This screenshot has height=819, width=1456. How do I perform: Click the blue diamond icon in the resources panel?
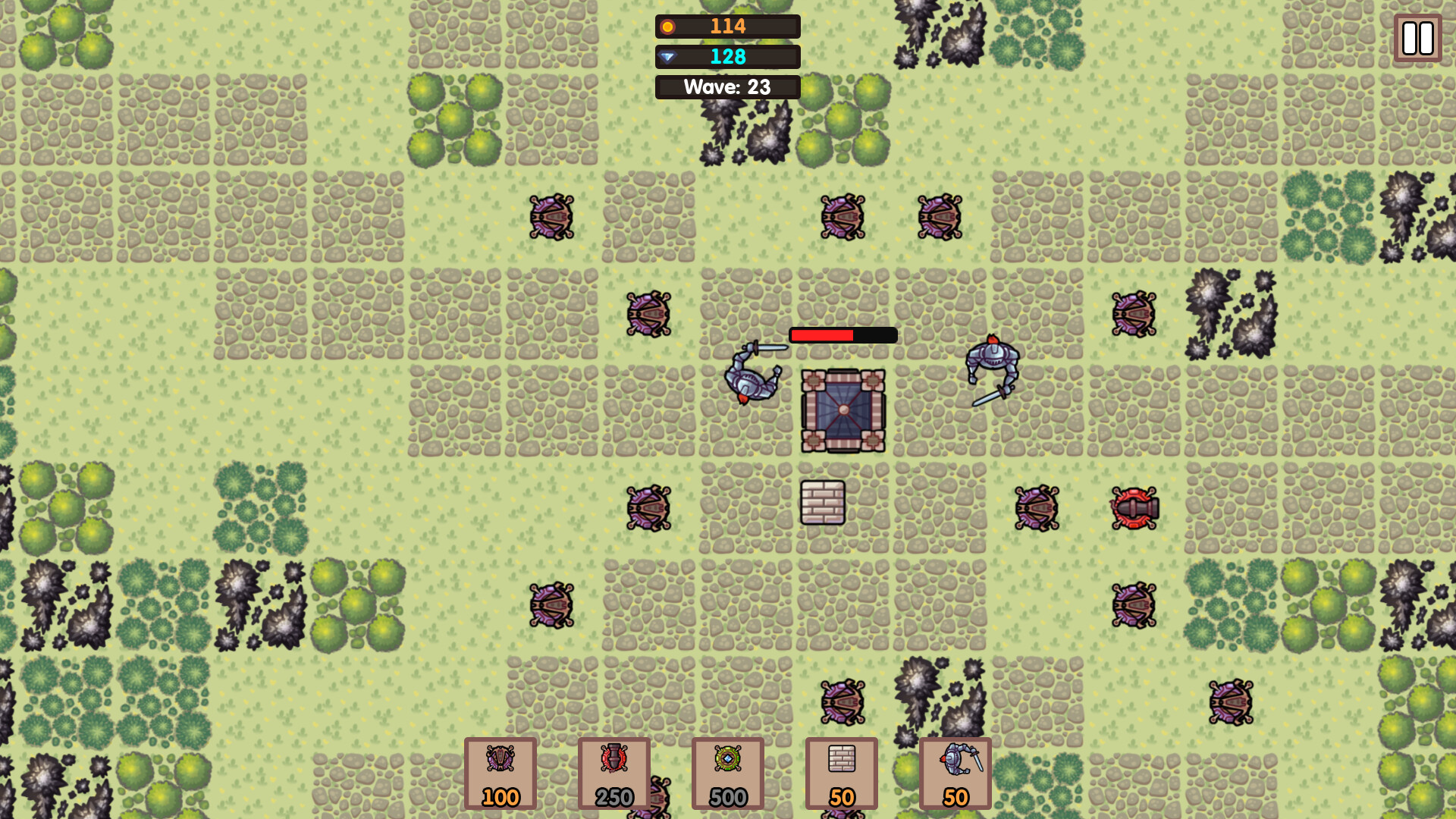[x=669, y=56]
